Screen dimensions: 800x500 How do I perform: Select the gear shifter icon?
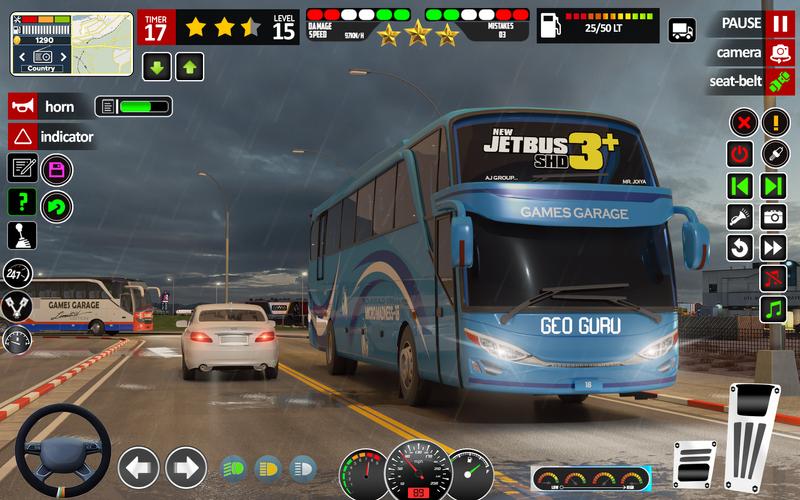(x=22, y=235)
